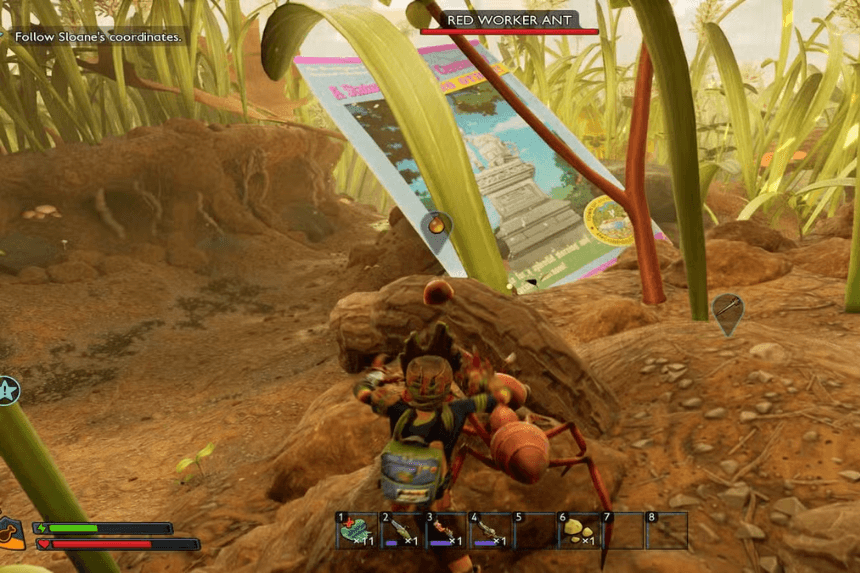Click the arrow waypoint marker
Viewport: 860px width, 573px height.
pyautogui.click(x=728, y=310)
